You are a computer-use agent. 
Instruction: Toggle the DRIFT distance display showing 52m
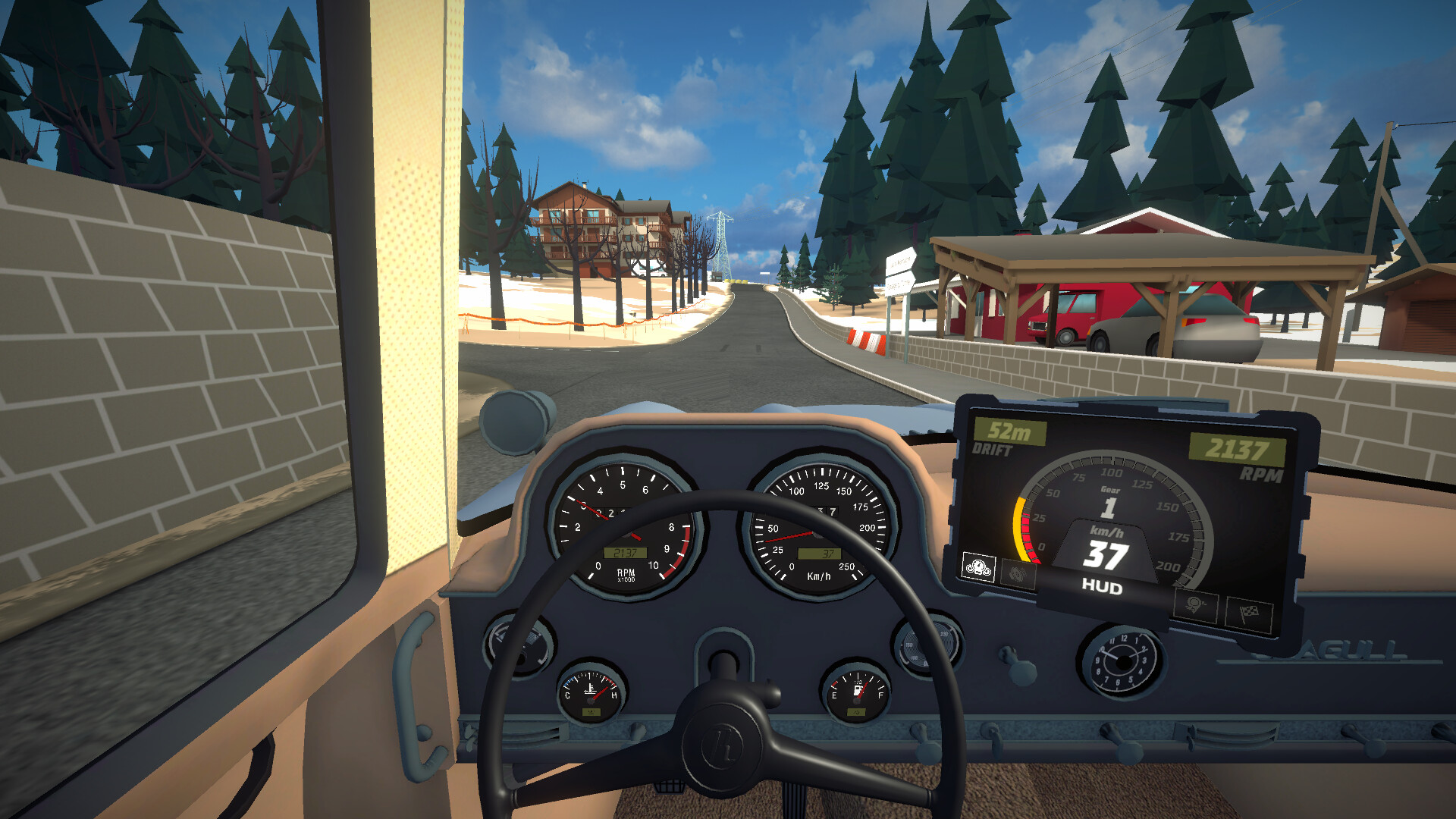[x=1008, y=431]
